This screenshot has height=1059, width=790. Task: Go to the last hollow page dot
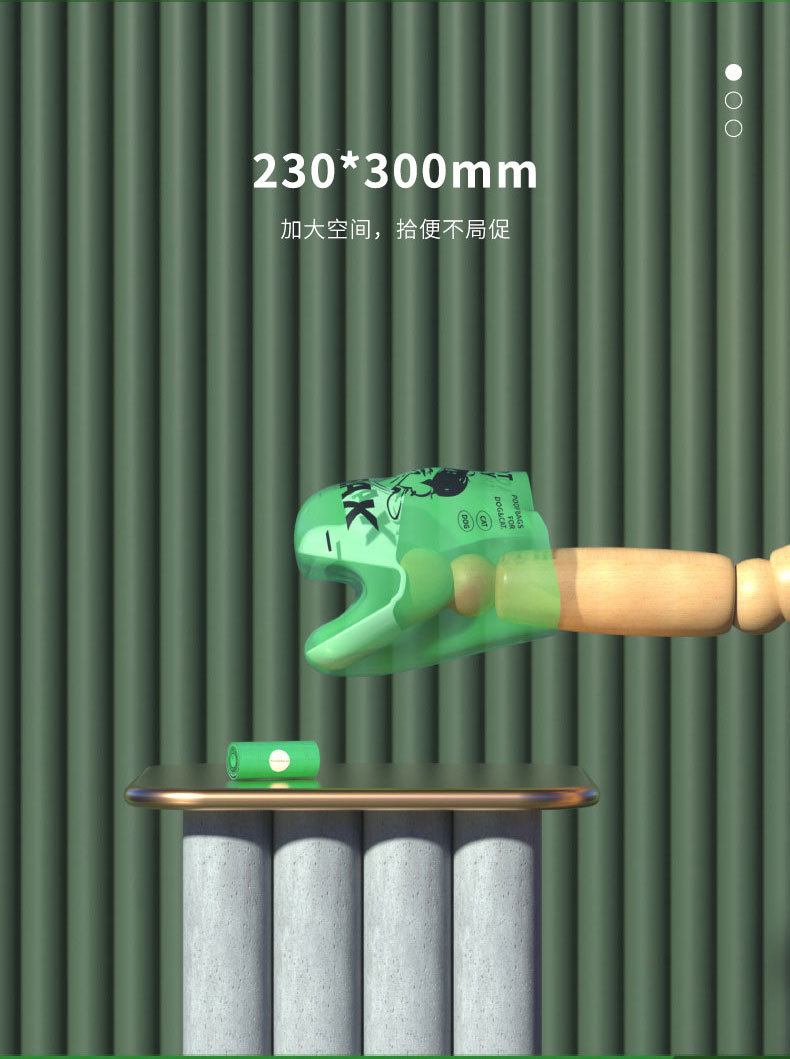click(733, 128)
